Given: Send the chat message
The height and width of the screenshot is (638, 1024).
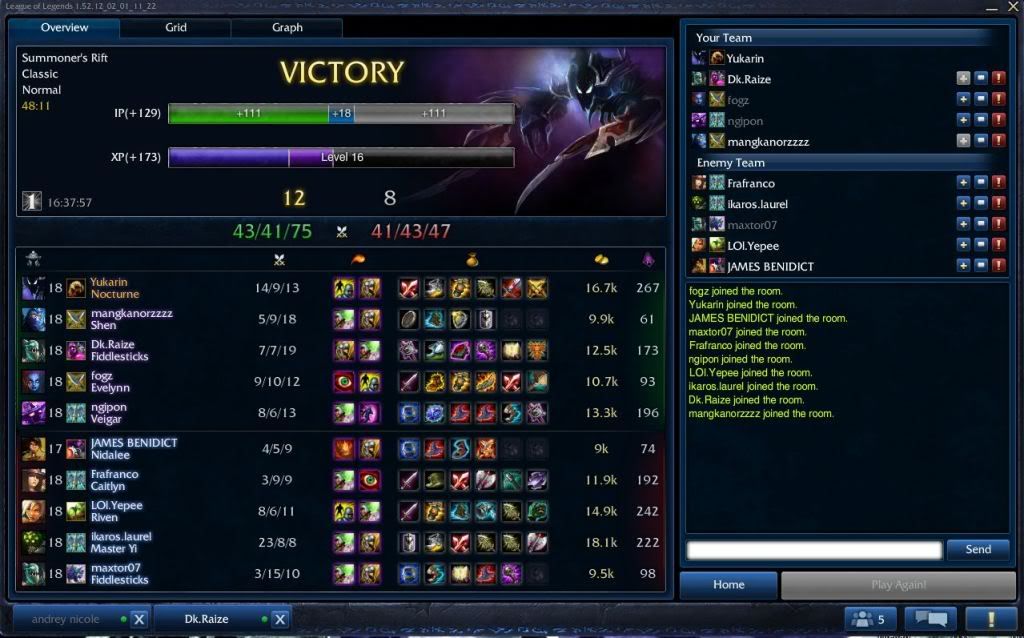Looking at the screenshot, I should [x=978, y=549].
